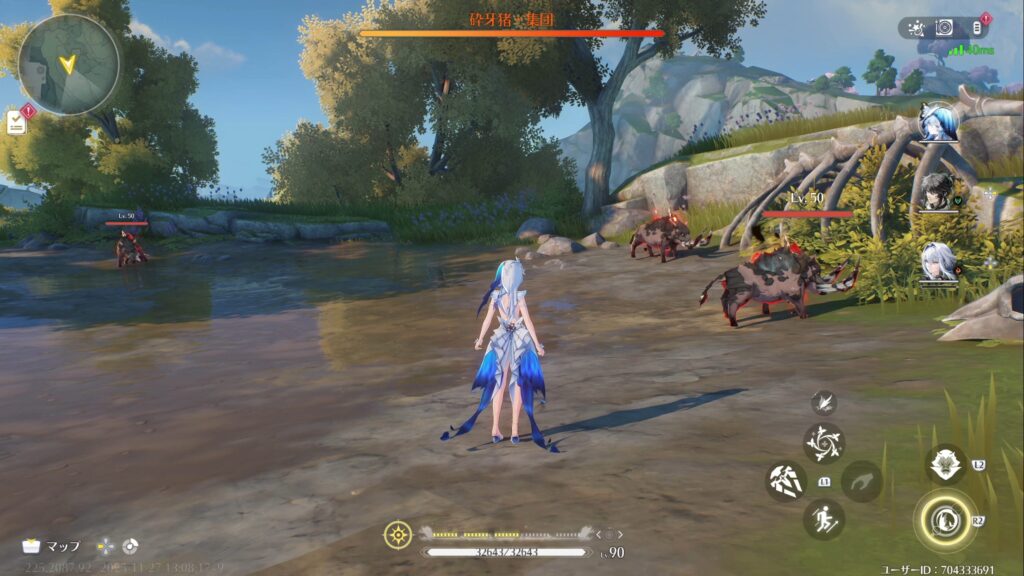Viewport: 1024px width, 576px height.
Task: Switch to the white-haired party character portrait
Action: [939, 261]
